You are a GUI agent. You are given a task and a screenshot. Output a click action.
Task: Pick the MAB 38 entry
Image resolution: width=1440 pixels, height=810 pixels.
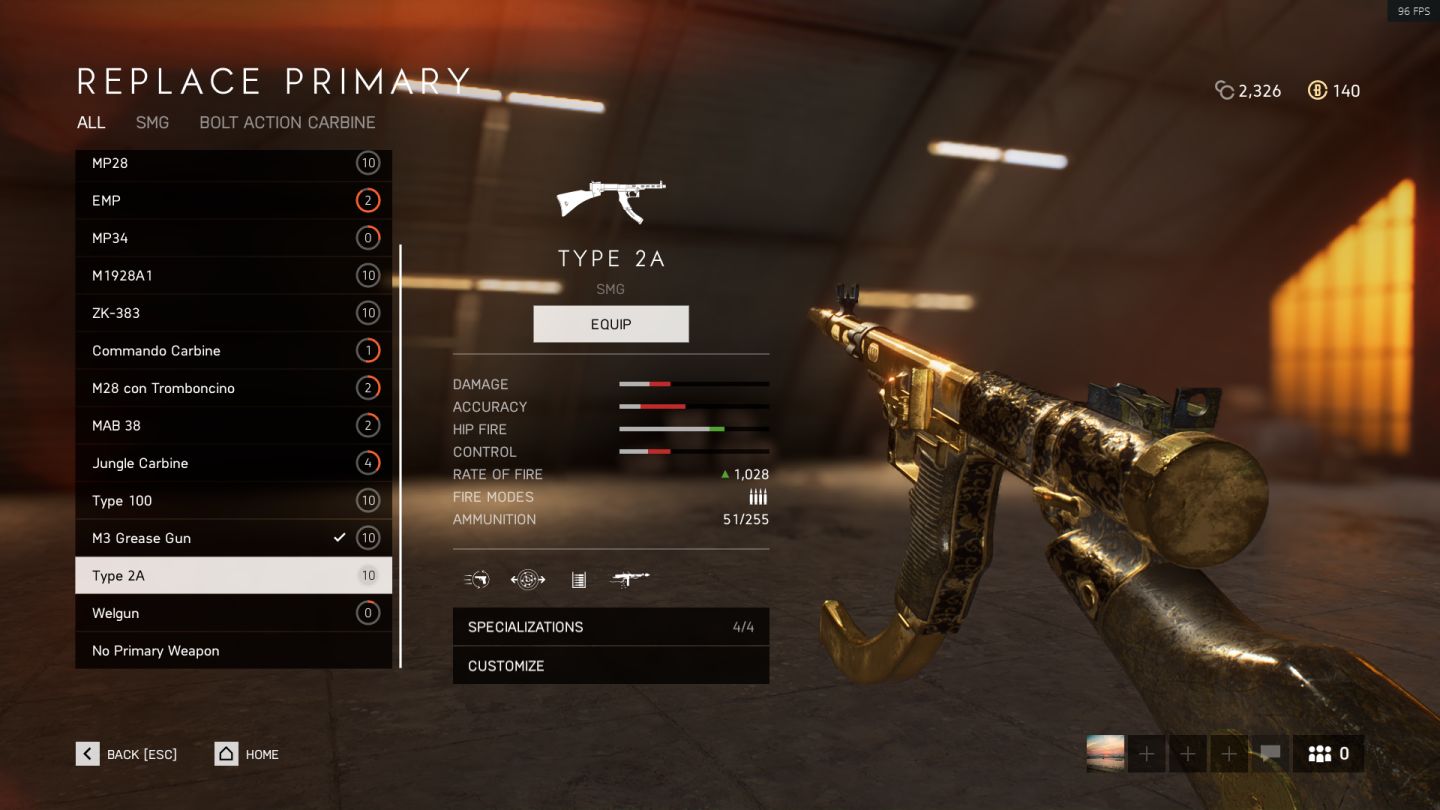pos(233,426)
